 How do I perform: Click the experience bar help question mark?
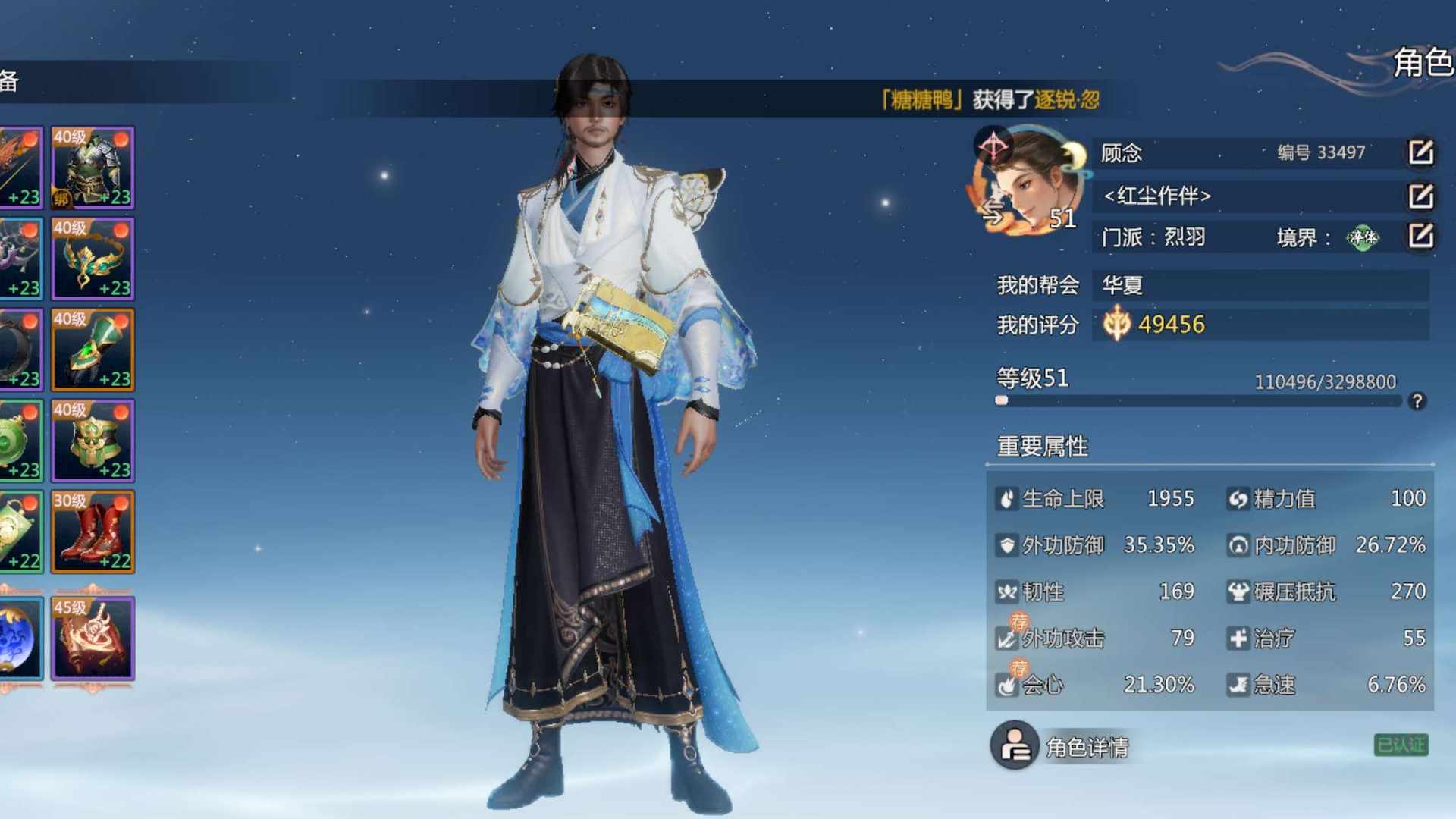coord(1417,401)
